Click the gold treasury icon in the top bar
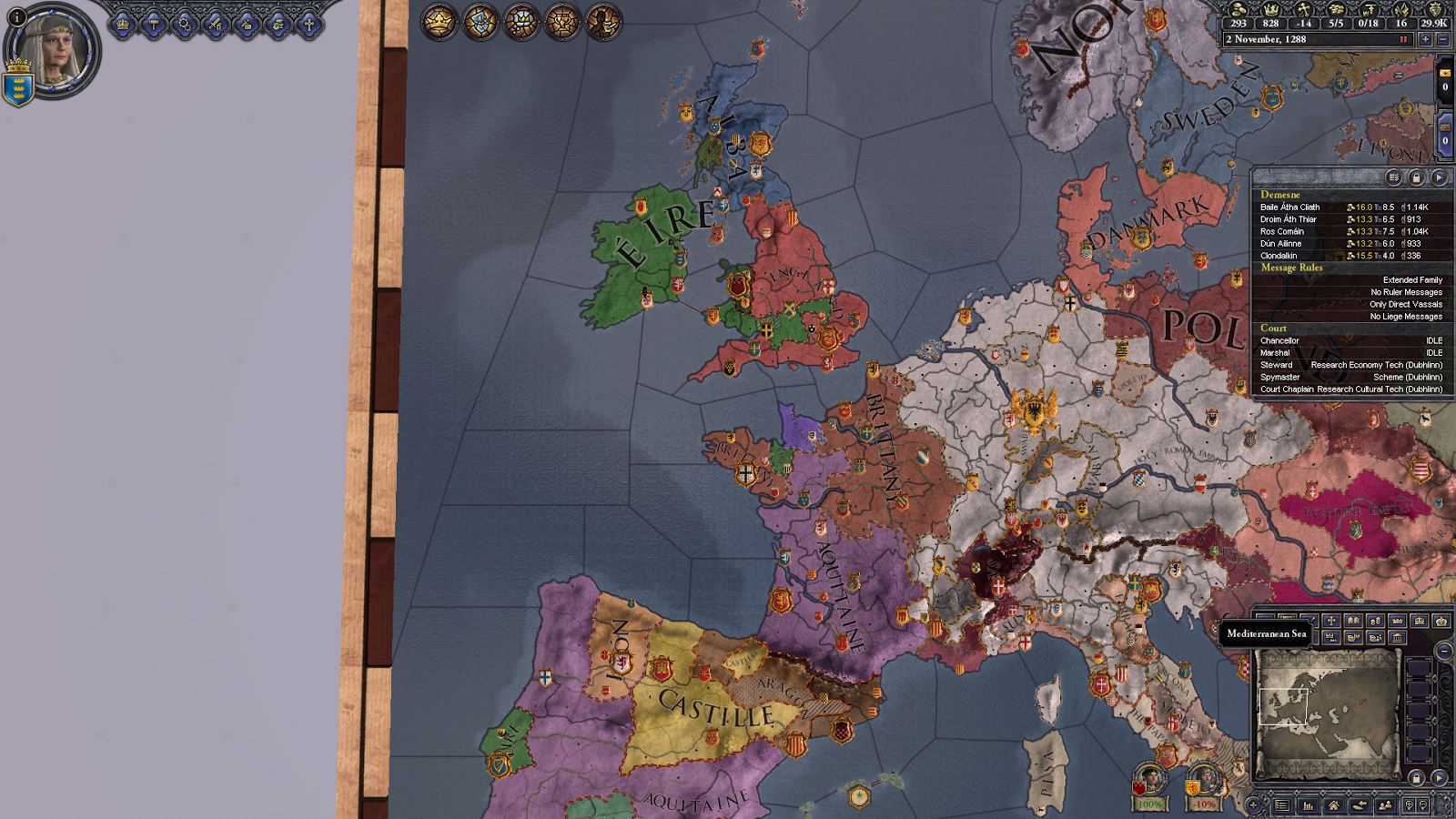This screenshot has height=819, width=1456. (1240, 11)
